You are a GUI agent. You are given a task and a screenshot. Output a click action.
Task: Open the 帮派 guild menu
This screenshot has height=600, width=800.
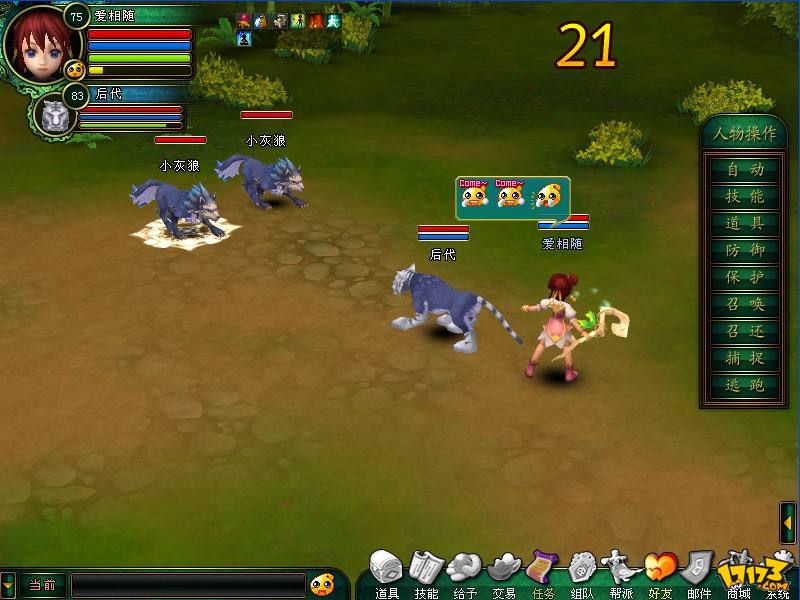click(621, 573)
